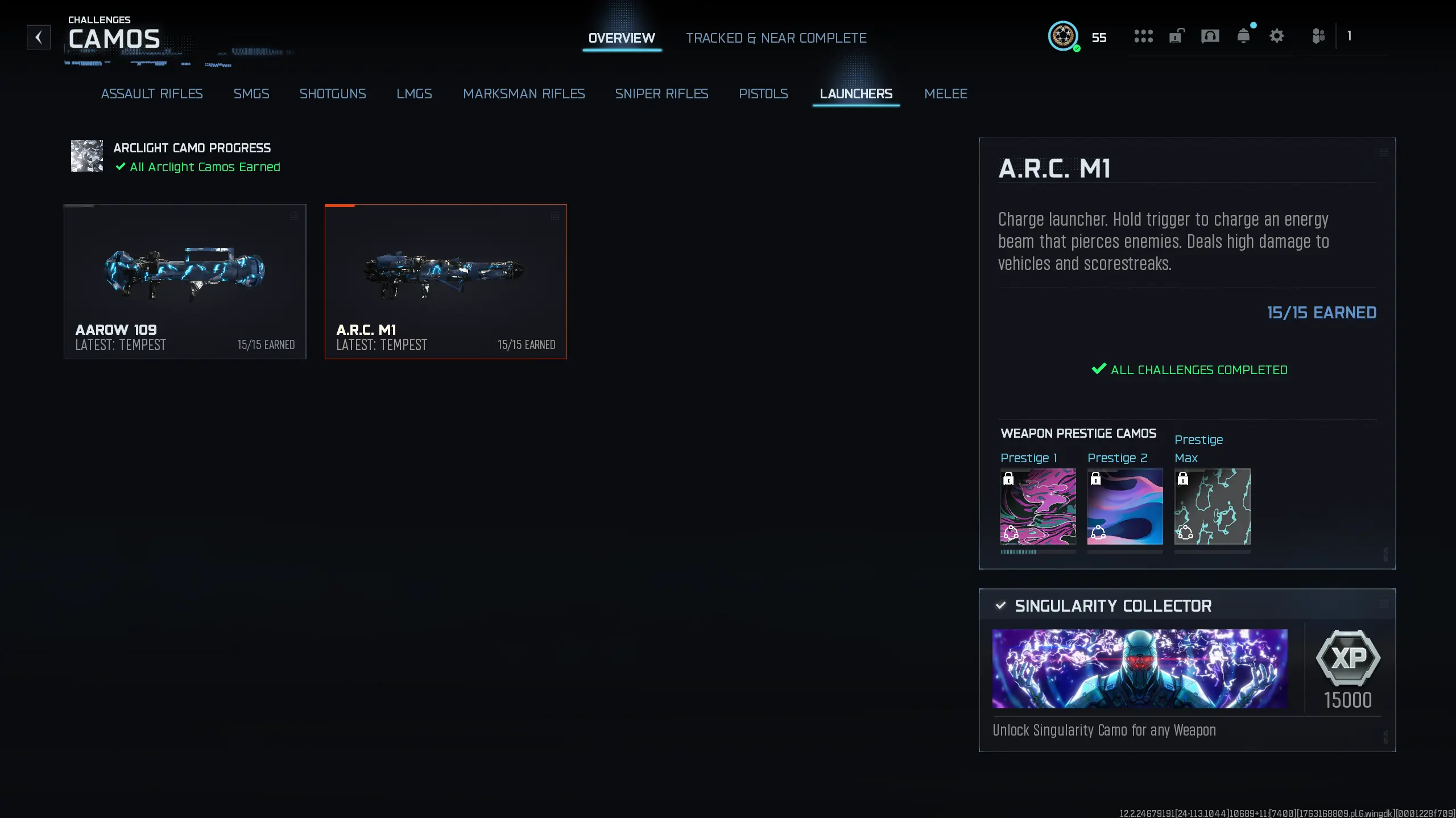The width and height of the screenshot is (1456, 818).
Task: Click the back arrow to leave Camos
Action: 39,36
